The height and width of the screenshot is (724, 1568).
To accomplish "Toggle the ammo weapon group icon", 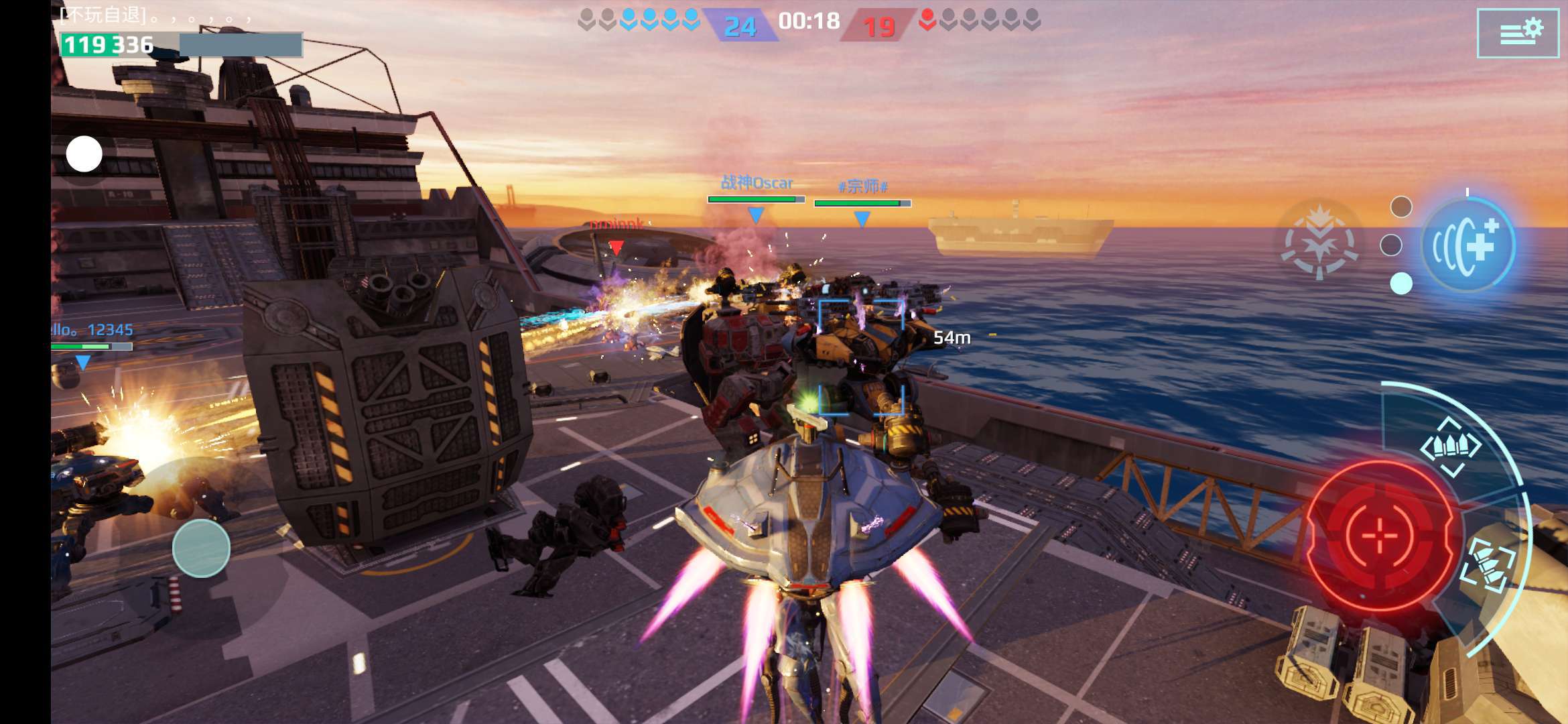I will coord(1451,446).
